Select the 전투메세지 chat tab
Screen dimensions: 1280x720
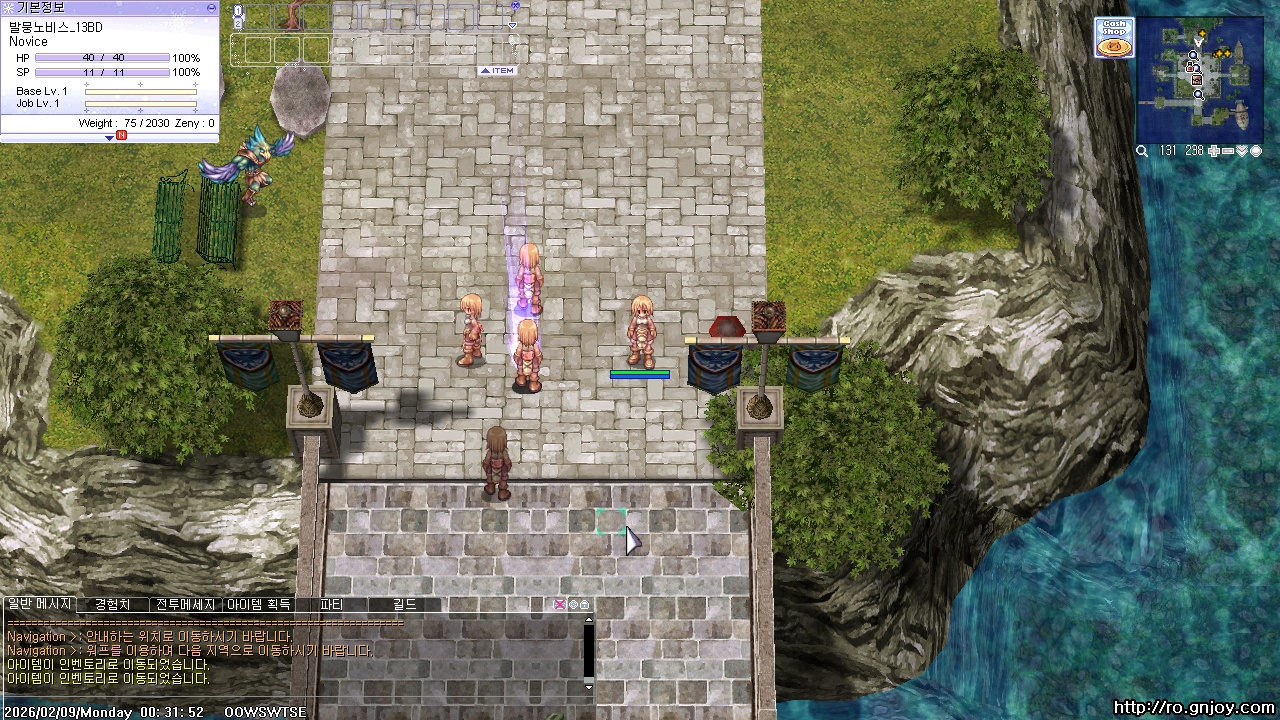(185, 605)
